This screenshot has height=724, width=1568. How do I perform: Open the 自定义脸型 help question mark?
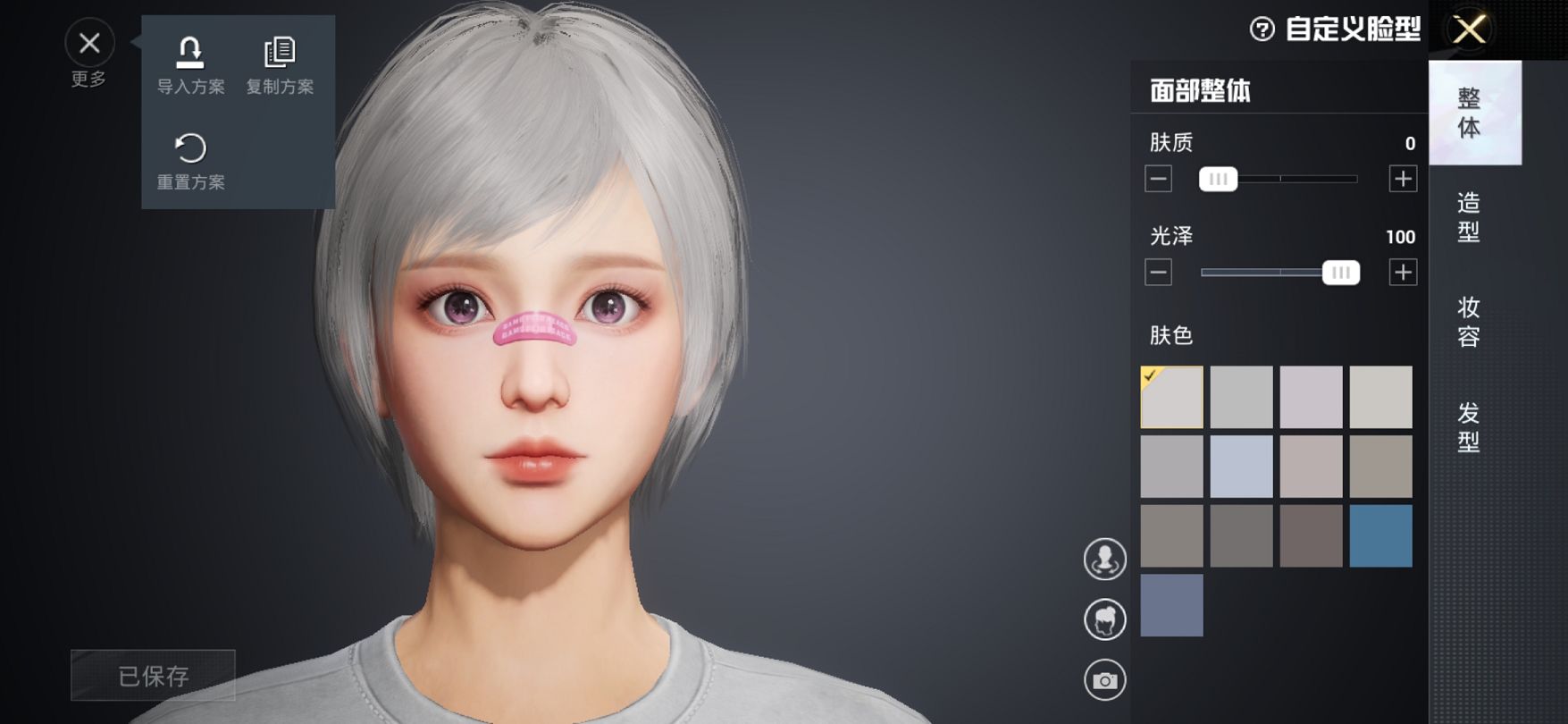pos(1262,29)
